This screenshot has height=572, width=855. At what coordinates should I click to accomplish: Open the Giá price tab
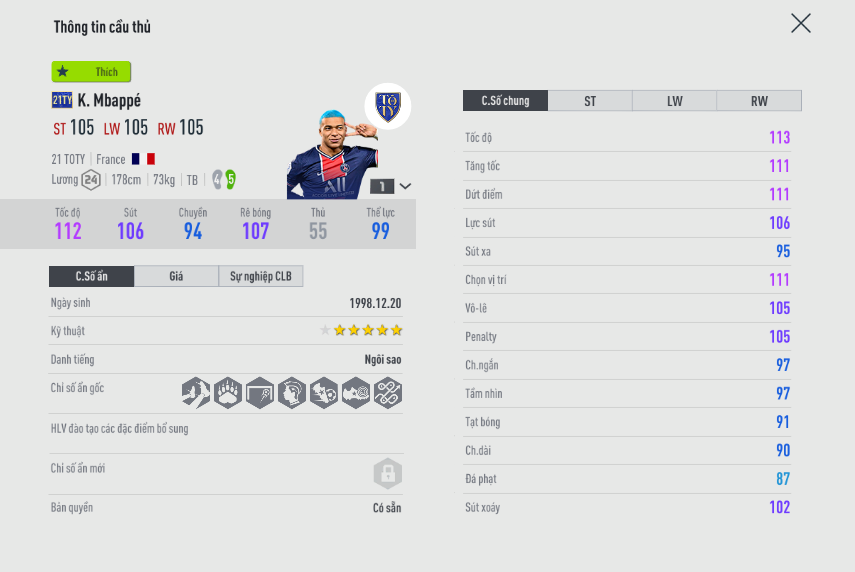176,276
